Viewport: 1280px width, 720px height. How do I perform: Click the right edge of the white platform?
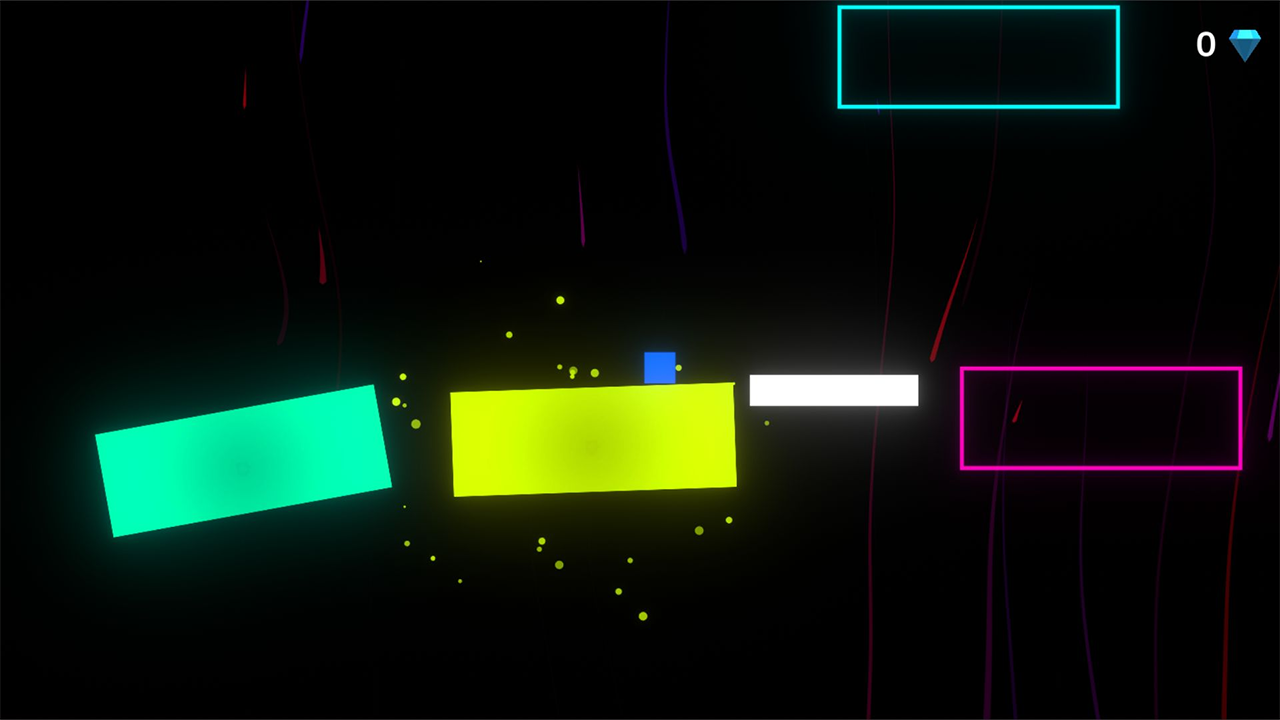pos(915,389)
